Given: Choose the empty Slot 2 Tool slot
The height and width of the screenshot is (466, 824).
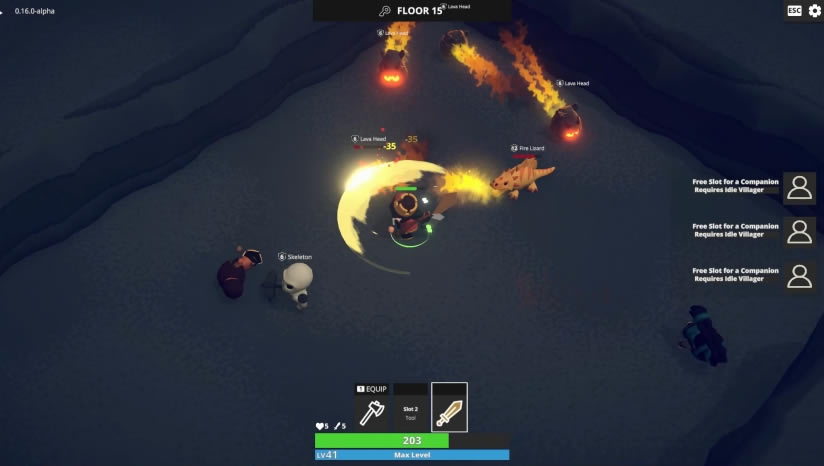Looking at the screenshot, I should [410, 410].
